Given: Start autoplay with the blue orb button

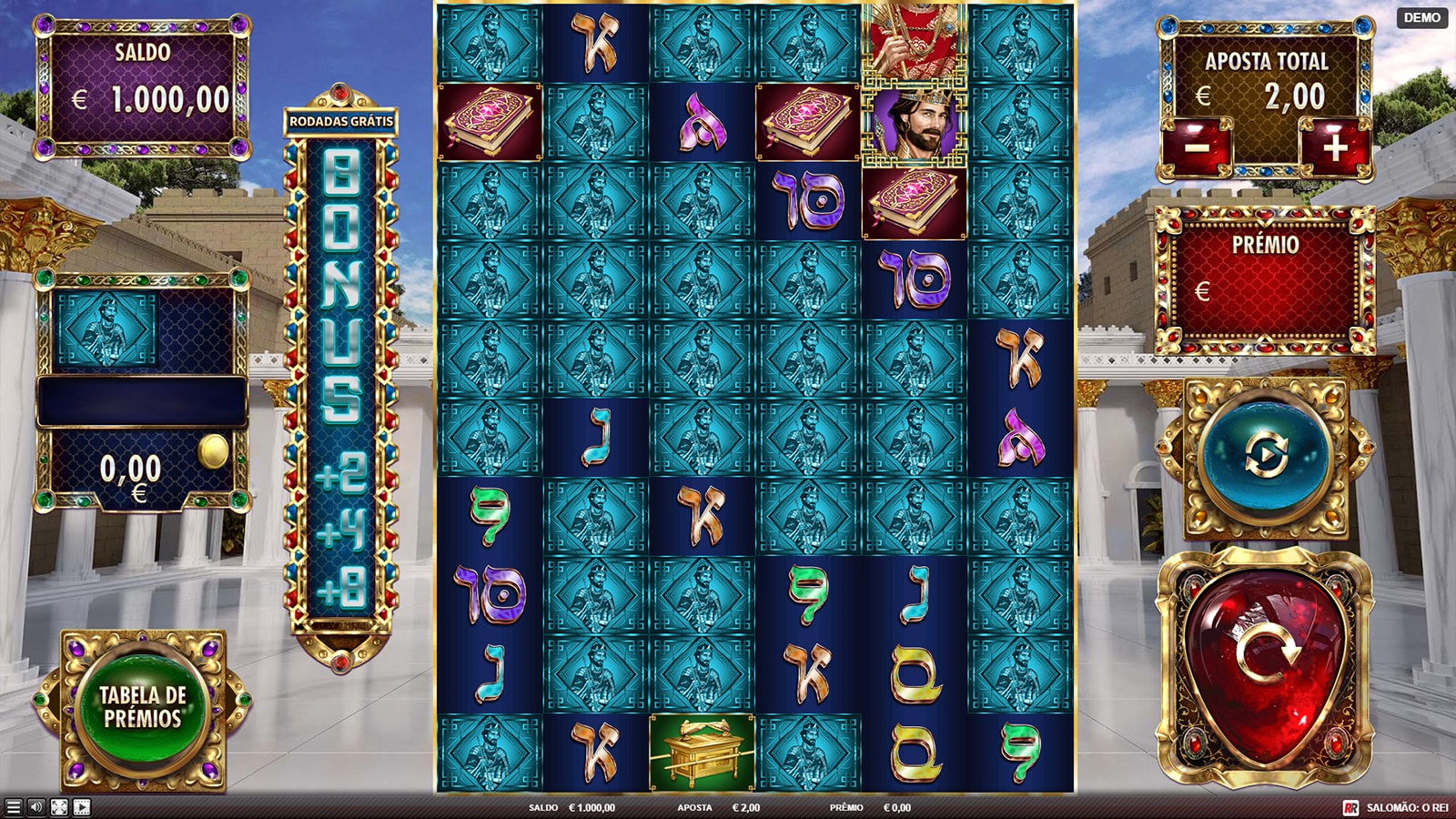Looking at the screenshot, I should (x=1265, y=455).
